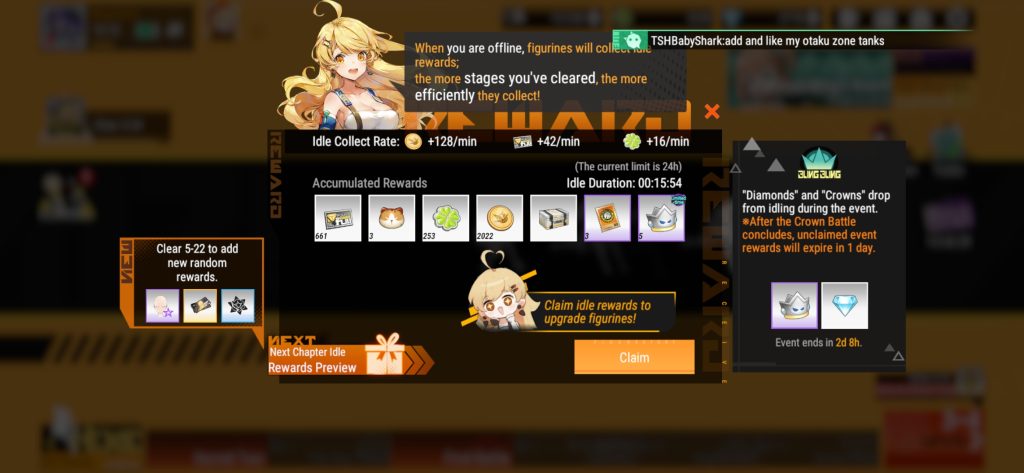Select the ticket reward with 661
This screenshot has height=473, width=1024.
(x=337, y=218)
